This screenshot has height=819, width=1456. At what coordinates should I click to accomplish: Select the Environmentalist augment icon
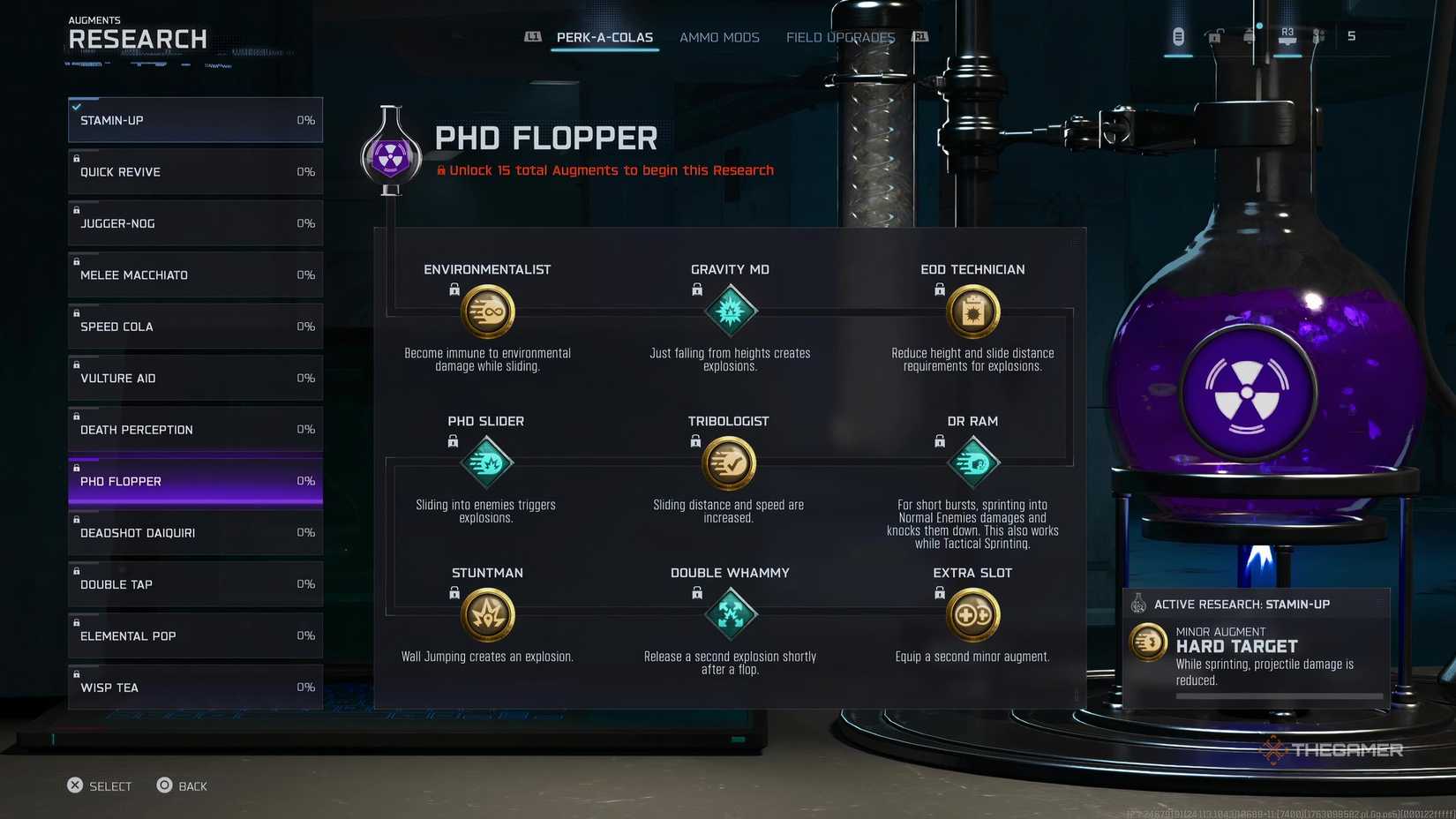487,312
